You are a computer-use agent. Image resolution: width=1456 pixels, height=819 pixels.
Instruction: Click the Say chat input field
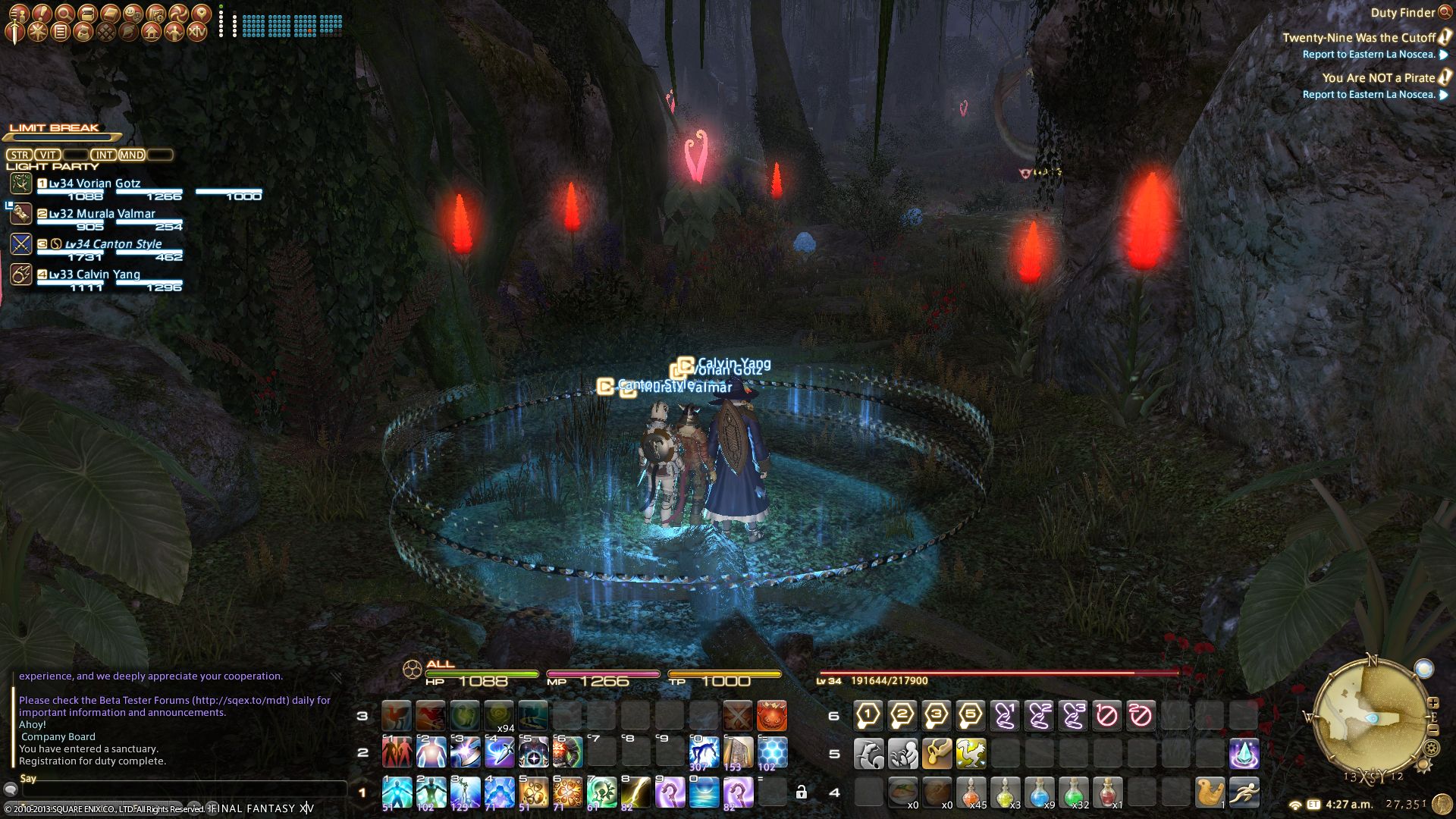click(182, 789)
